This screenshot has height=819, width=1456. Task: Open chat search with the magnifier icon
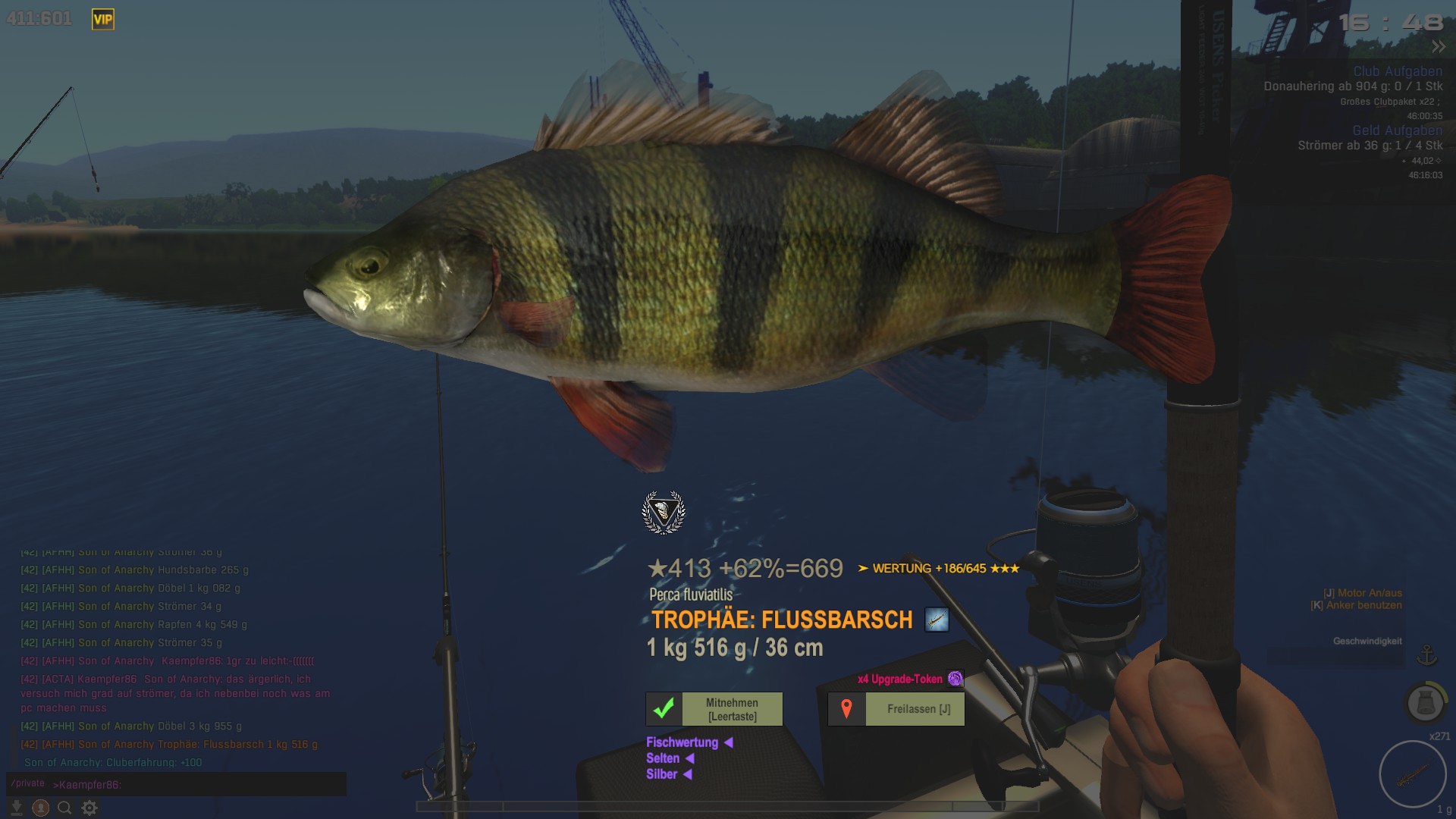(x=65, y=808)
